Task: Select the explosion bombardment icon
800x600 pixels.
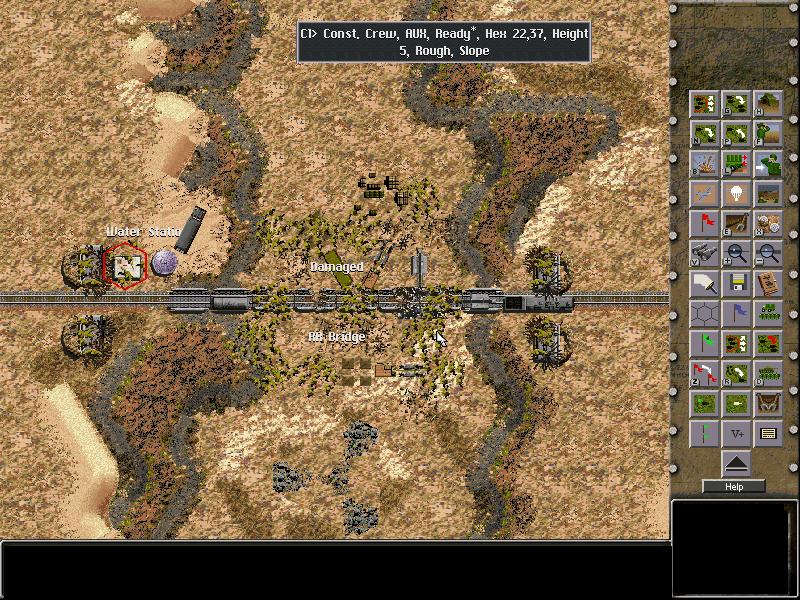Action: click(704, 163)
